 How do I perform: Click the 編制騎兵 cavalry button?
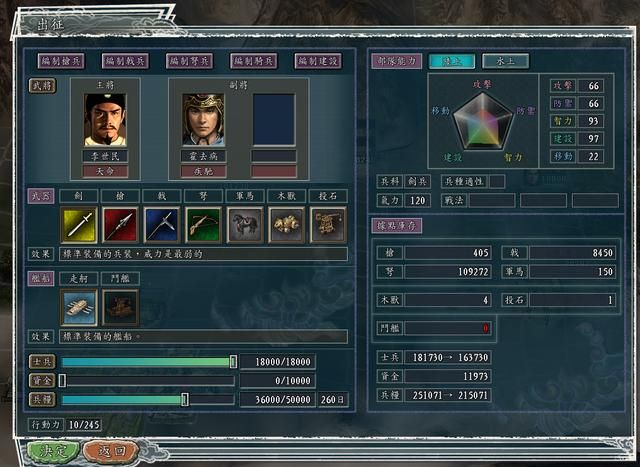pos(254,61)
